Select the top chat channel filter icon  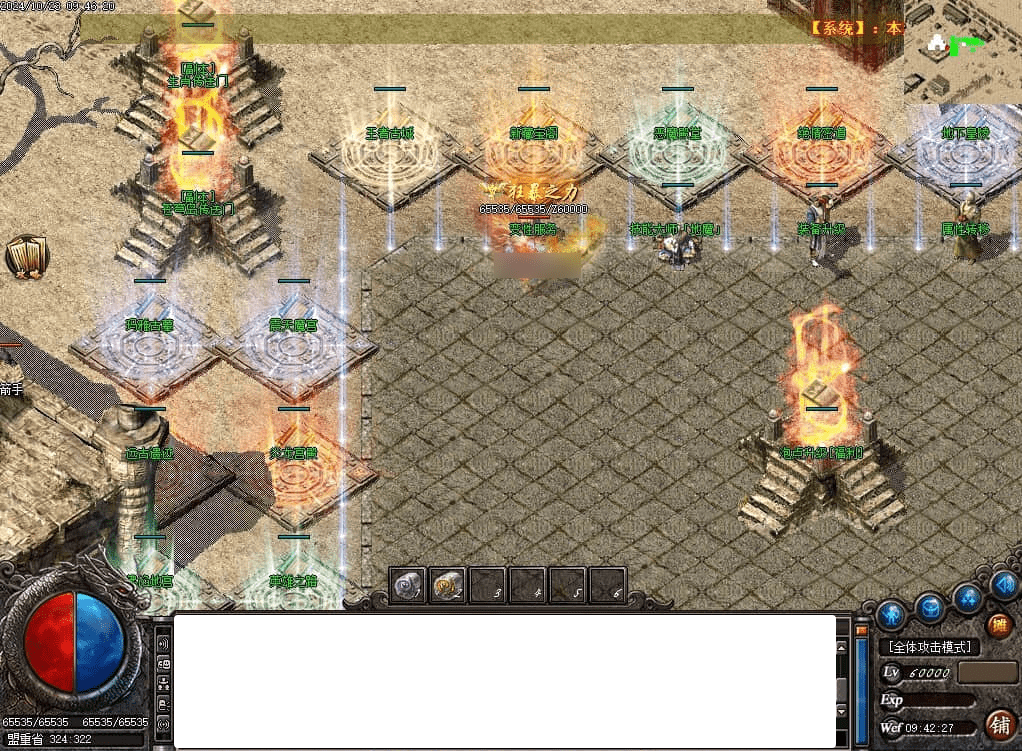click(164, 642)
